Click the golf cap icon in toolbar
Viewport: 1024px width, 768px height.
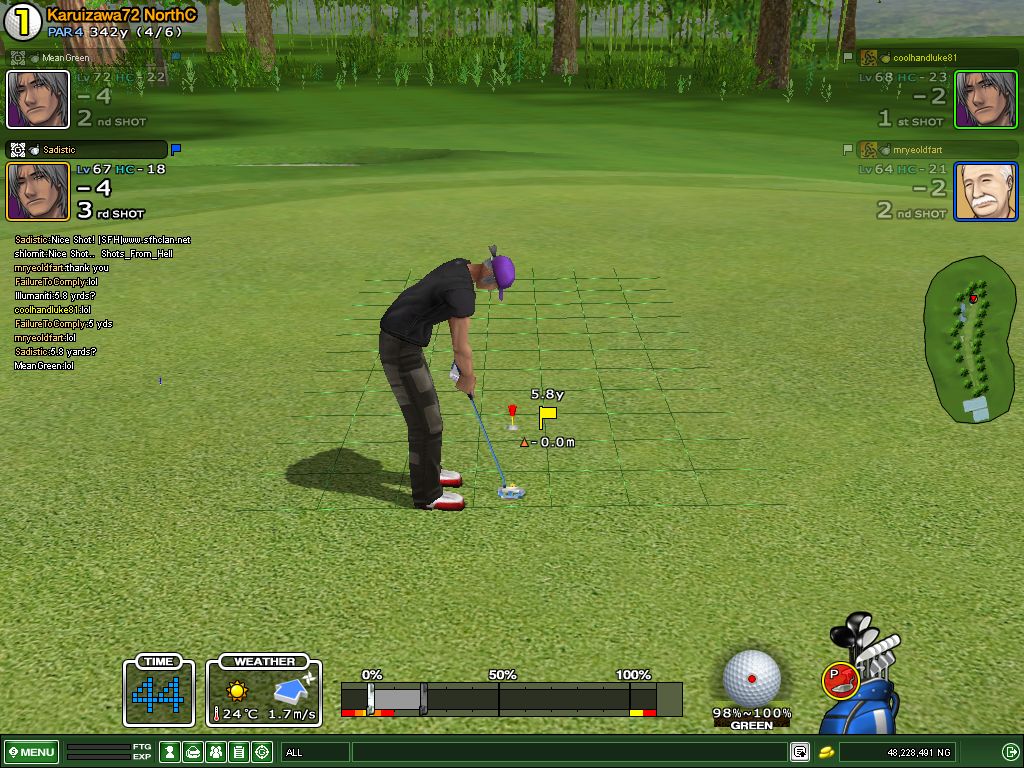pos(193,752)
